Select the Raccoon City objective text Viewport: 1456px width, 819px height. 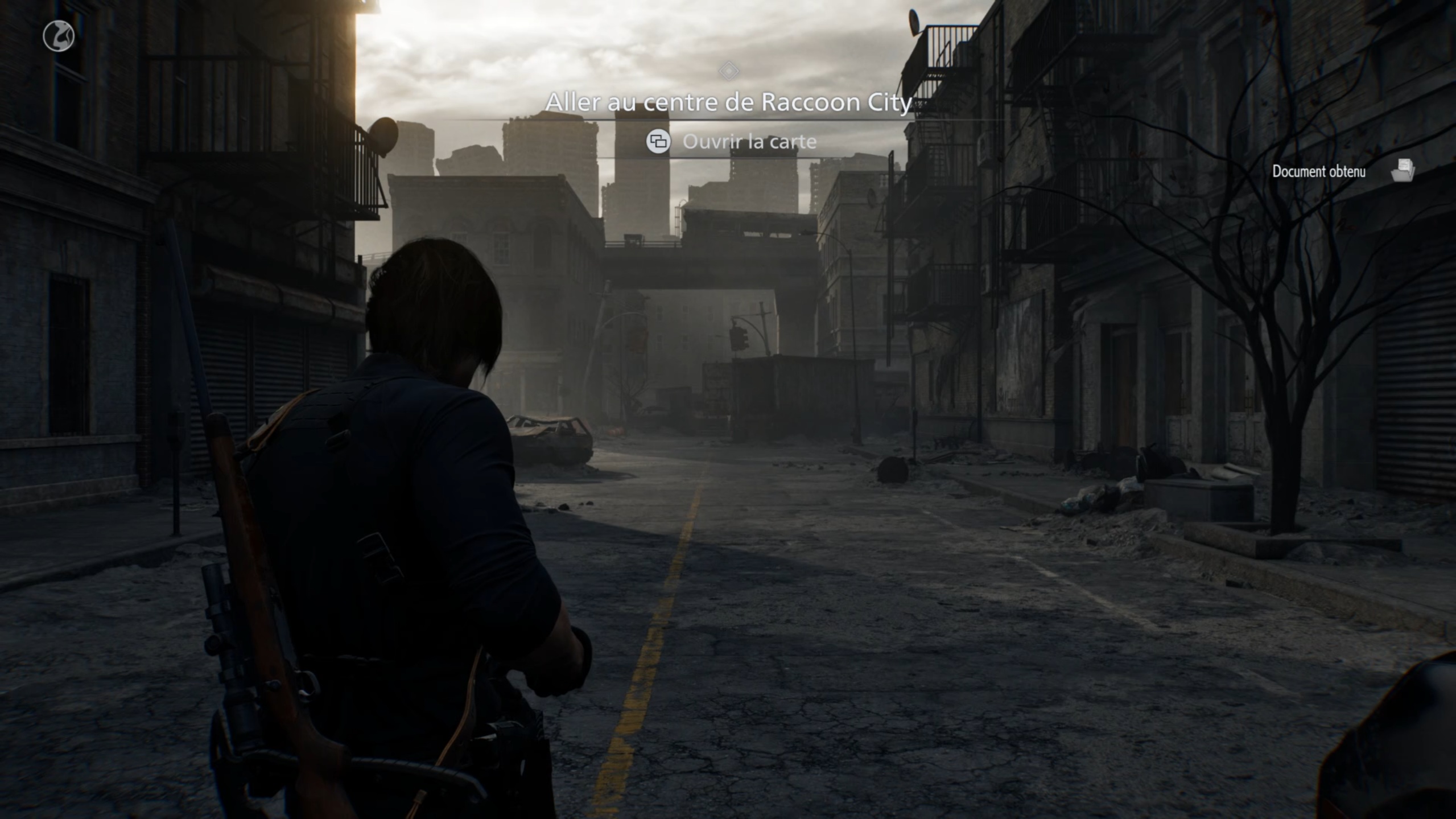pyautogui.click(x=728, y=102)
